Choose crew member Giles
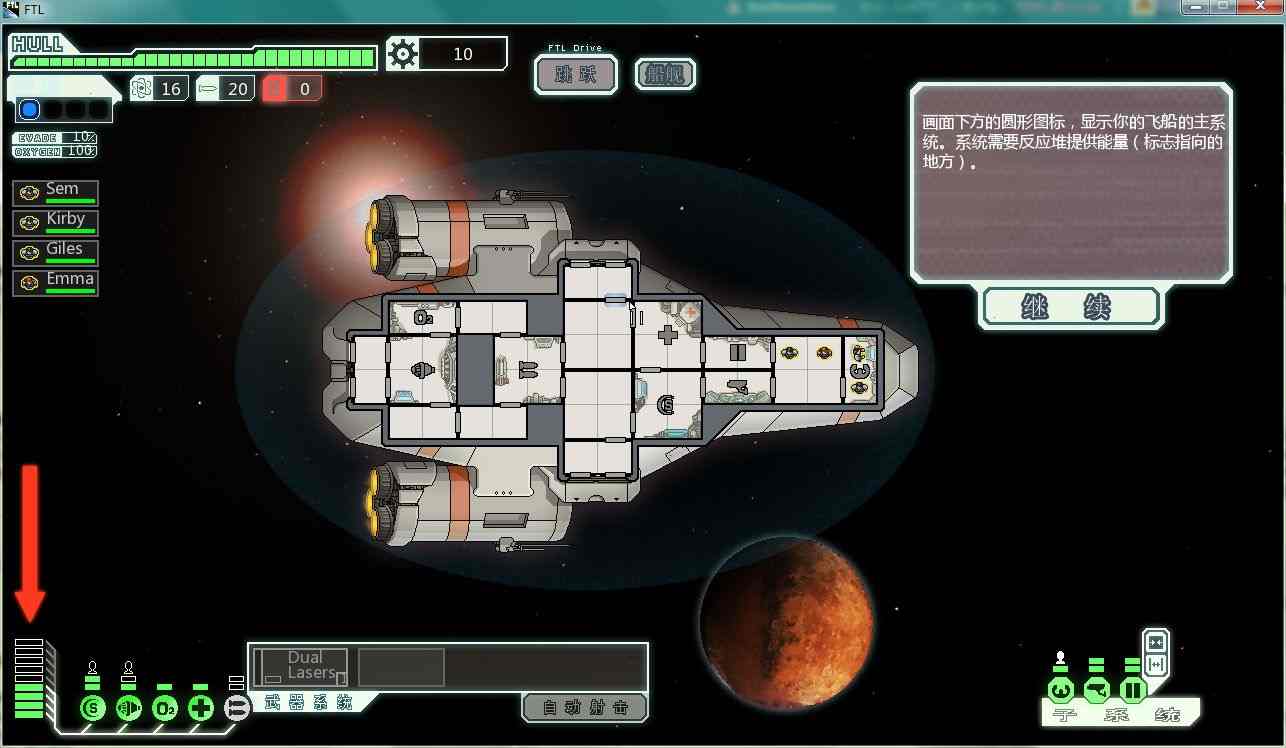 point(56,252)
